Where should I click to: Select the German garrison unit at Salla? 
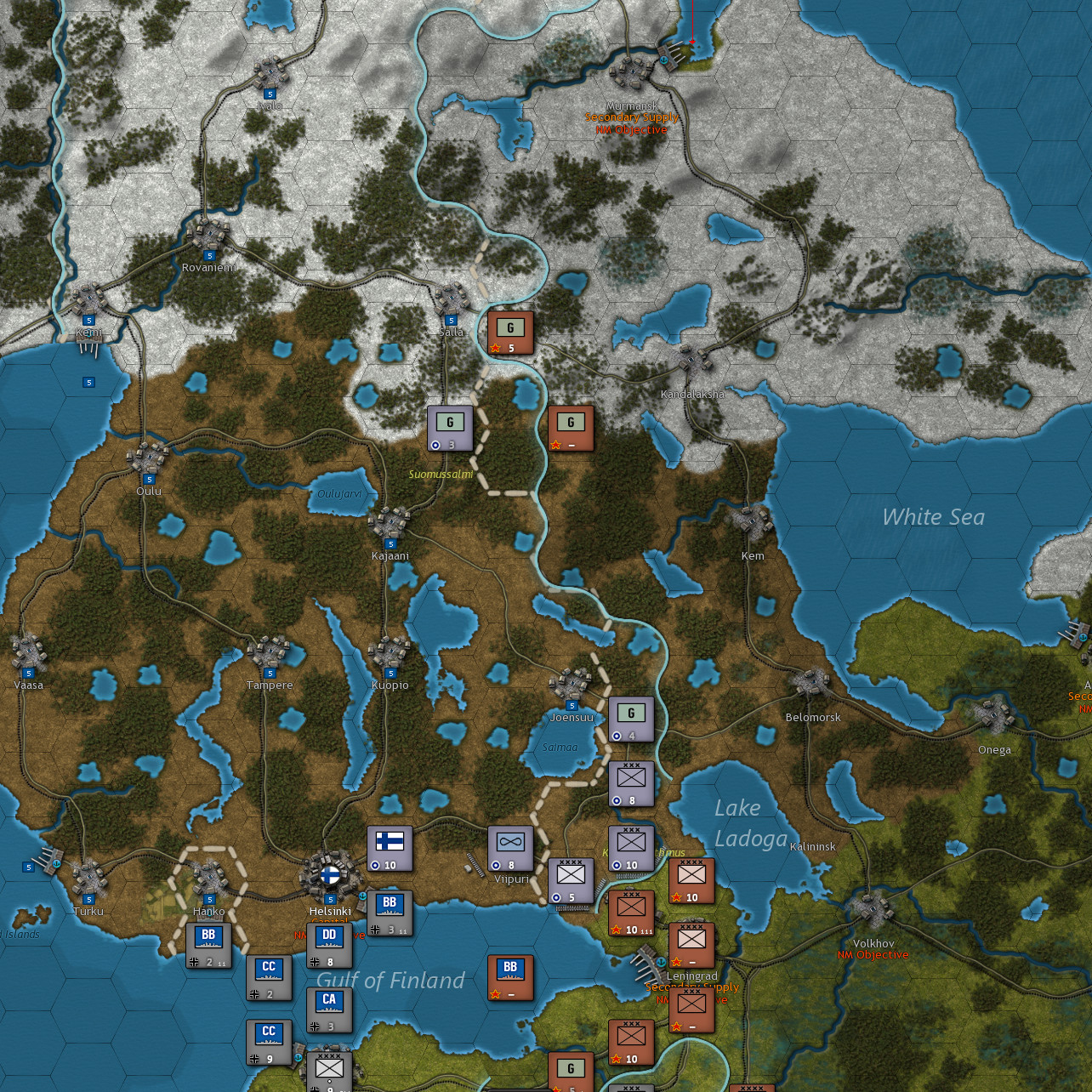pos(509,332)
